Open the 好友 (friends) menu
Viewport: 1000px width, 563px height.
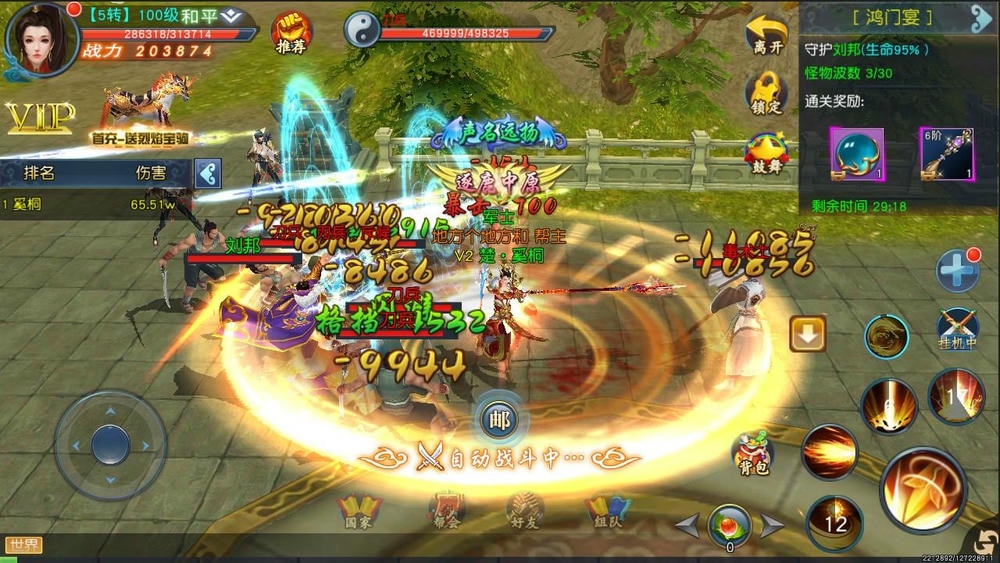[x=524, y=510]
